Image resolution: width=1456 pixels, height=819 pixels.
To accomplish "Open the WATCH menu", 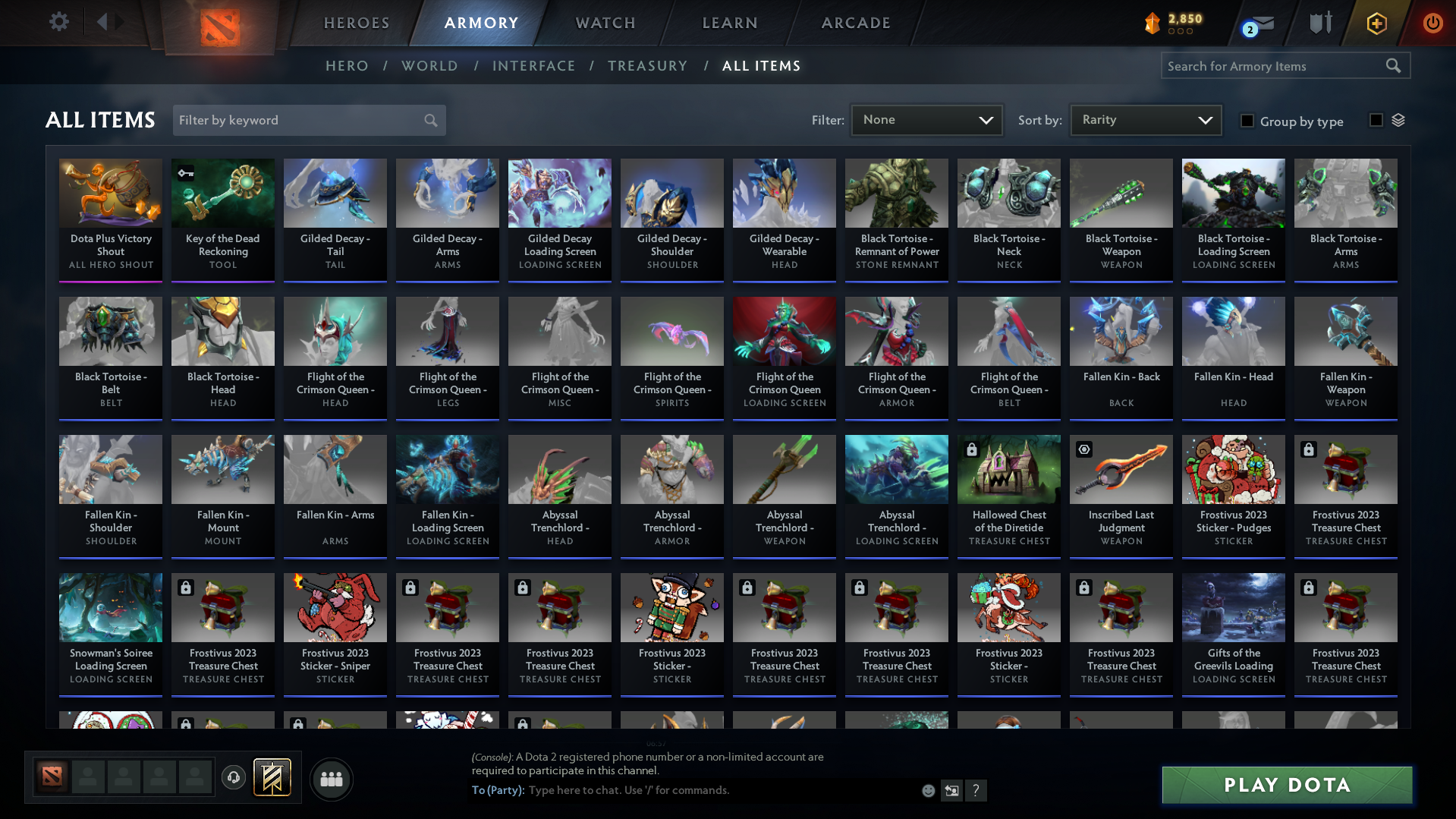I will [x=605, y=23].
